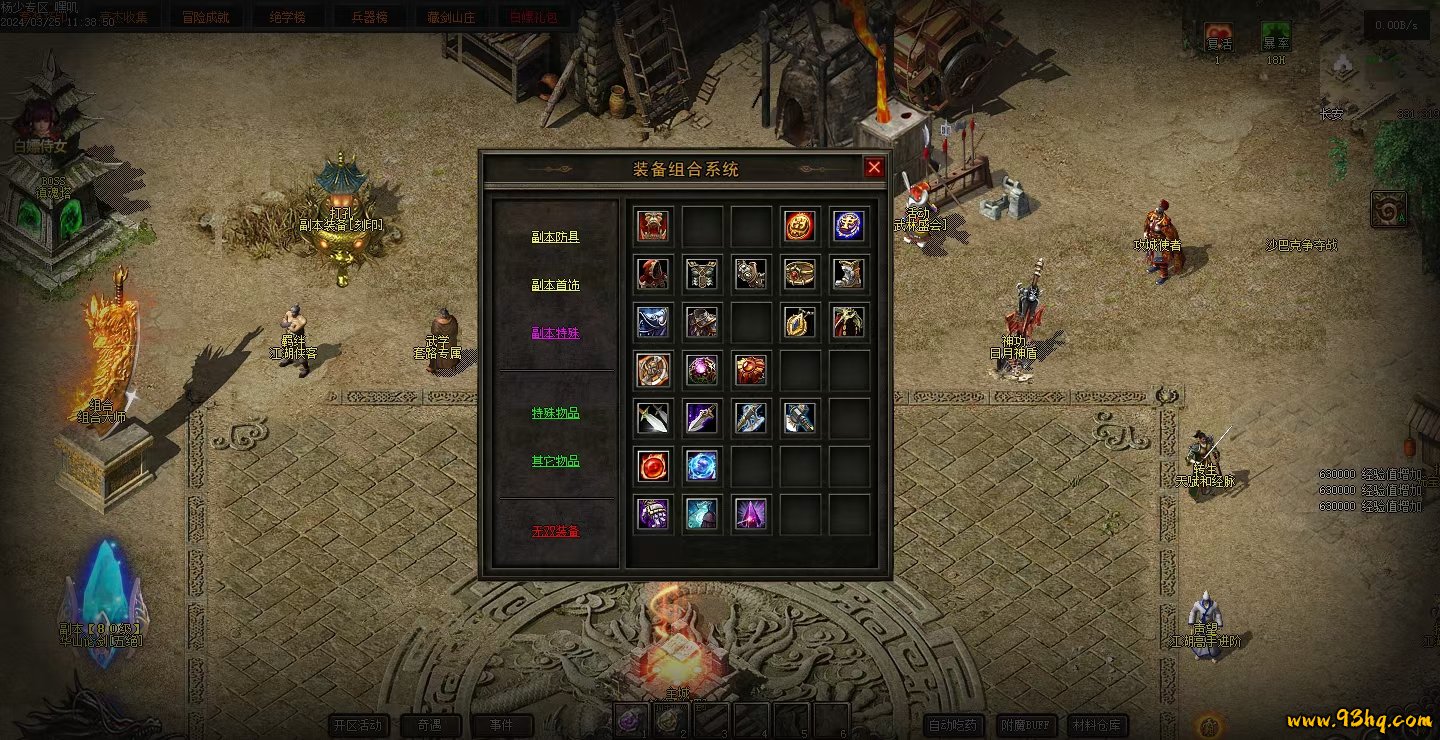
Task: Open the 材料仓库 material storage
Action: tap(1096, 725)
